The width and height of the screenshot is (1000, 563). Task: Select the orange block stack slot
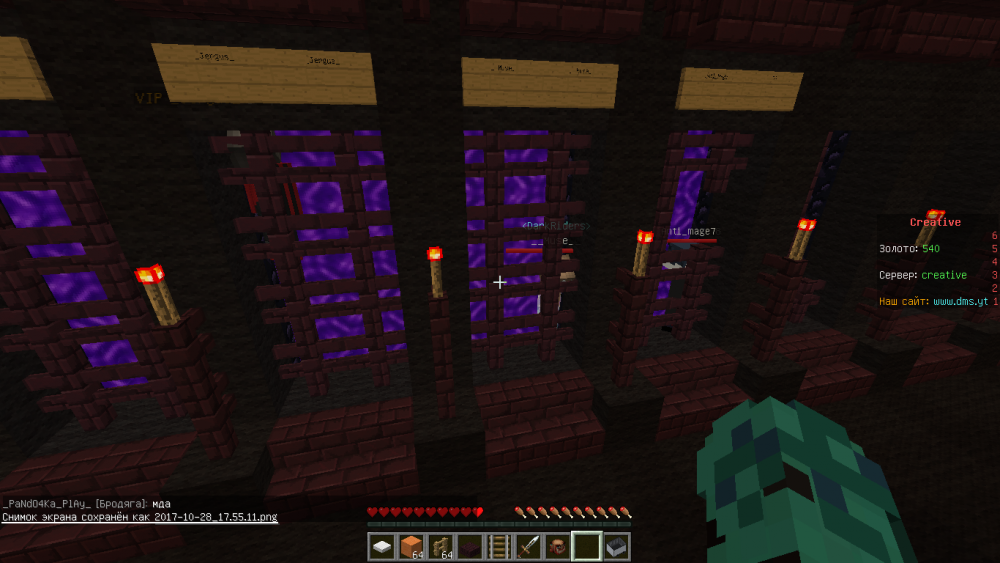coord(412,547)
